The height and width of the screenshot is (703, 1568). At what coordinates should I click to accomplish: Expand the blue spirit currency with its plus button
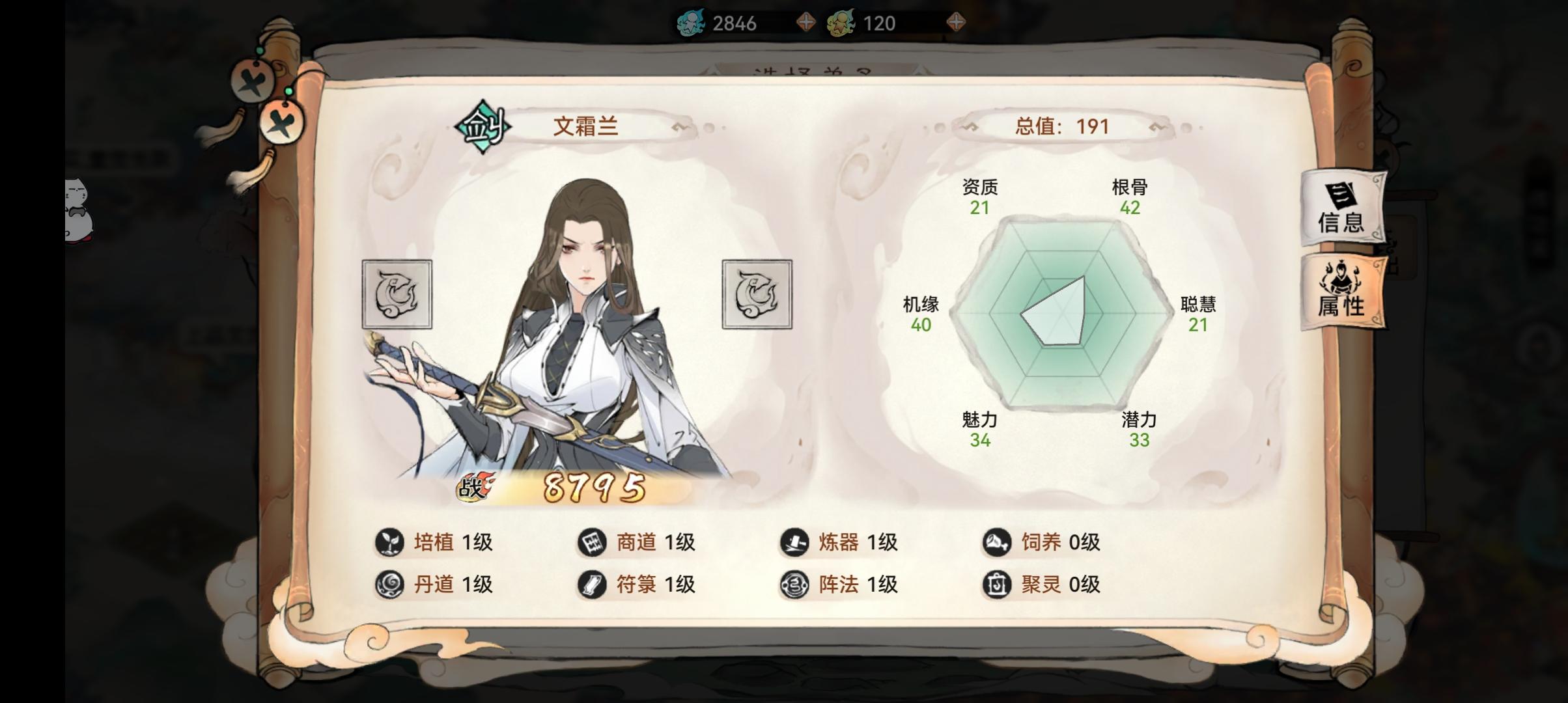coord(807,21)
